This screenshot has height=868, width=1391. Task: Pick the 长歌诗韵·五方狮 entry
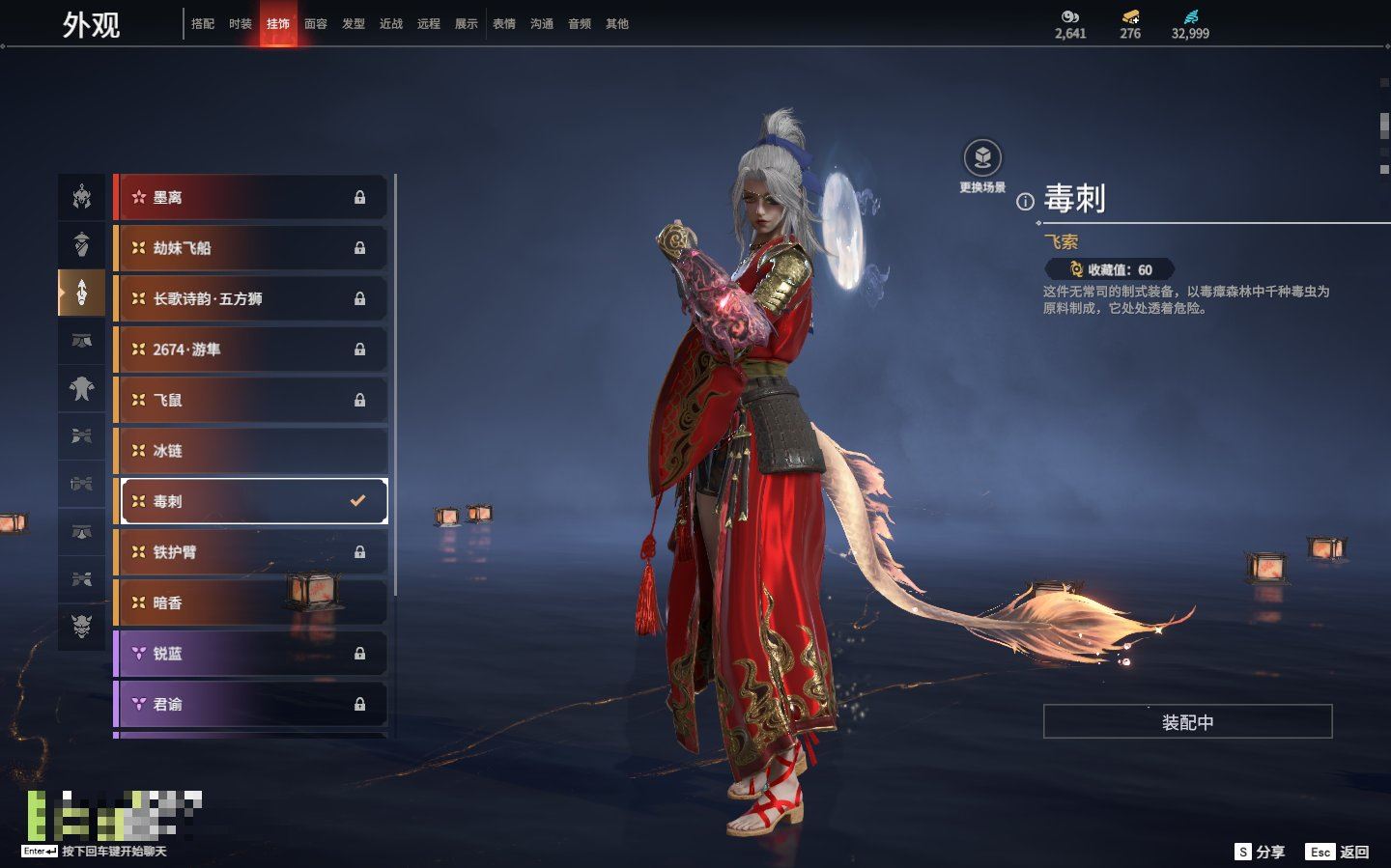251,299
